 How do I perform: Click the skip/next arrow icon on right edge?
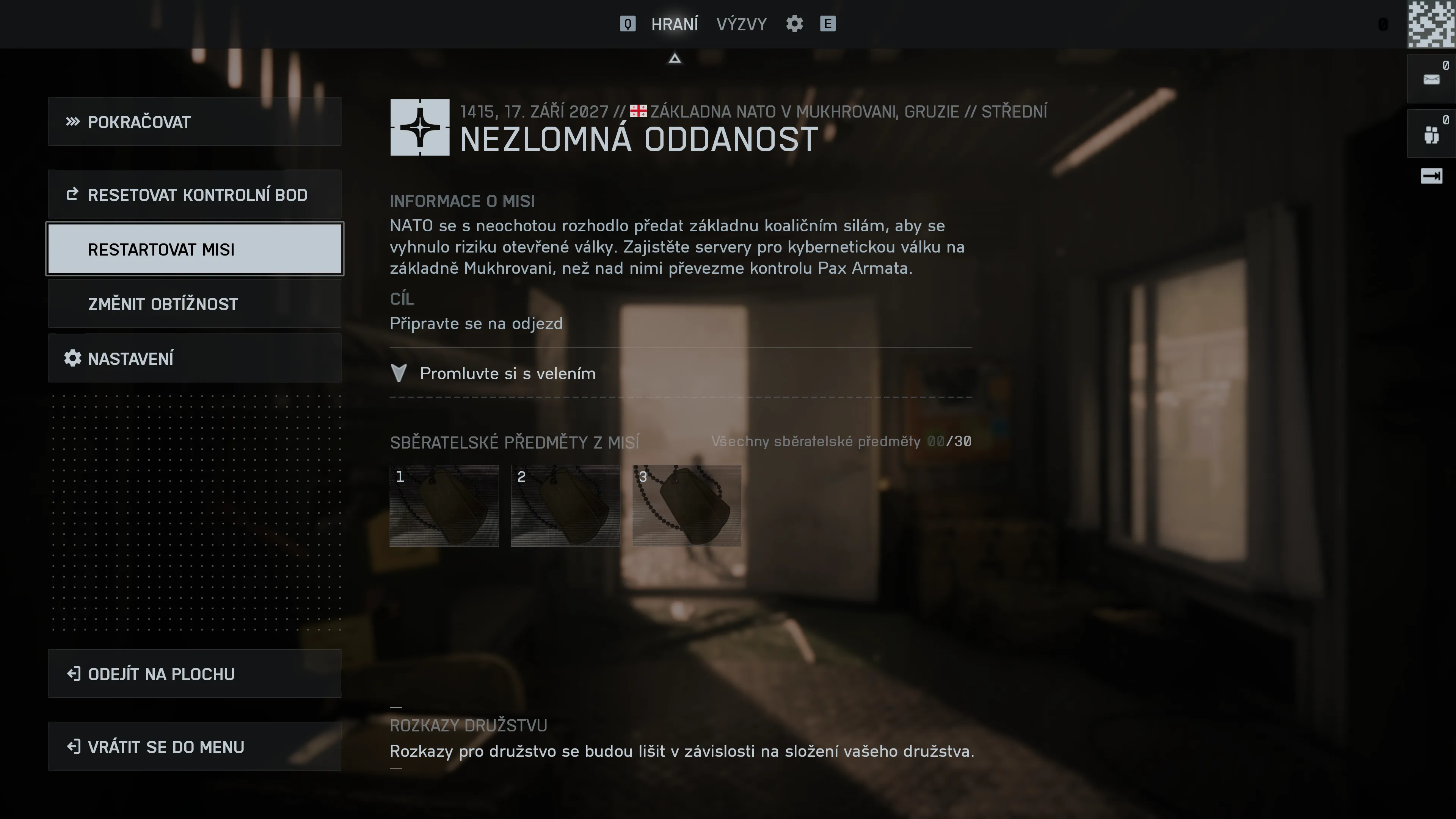click(1431, 176)
